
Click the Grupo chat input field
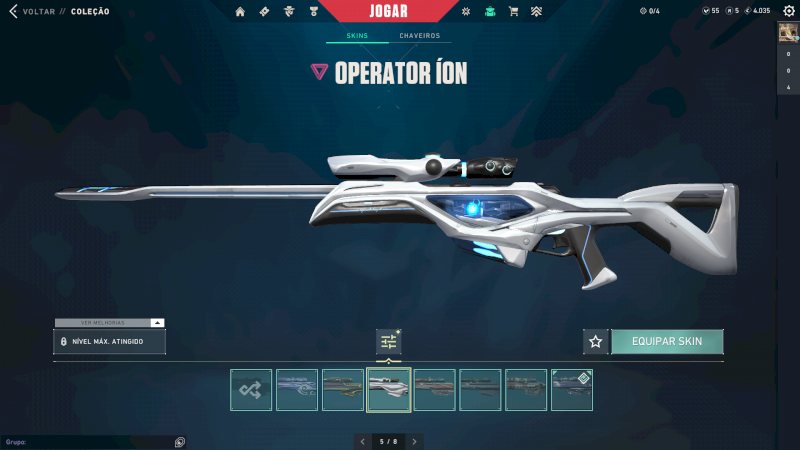(x=85, y=441)
